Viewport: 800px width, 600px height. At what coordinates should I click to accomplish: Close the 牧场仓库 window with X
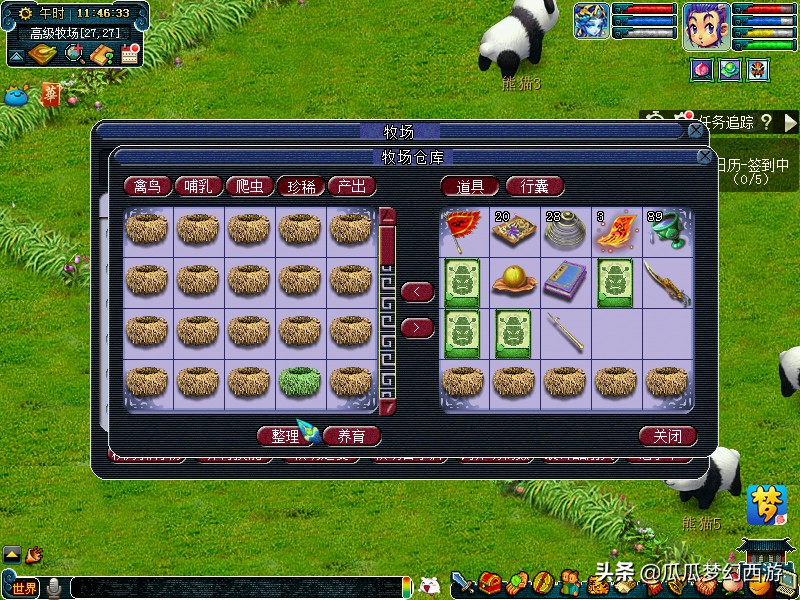[704, 157]
